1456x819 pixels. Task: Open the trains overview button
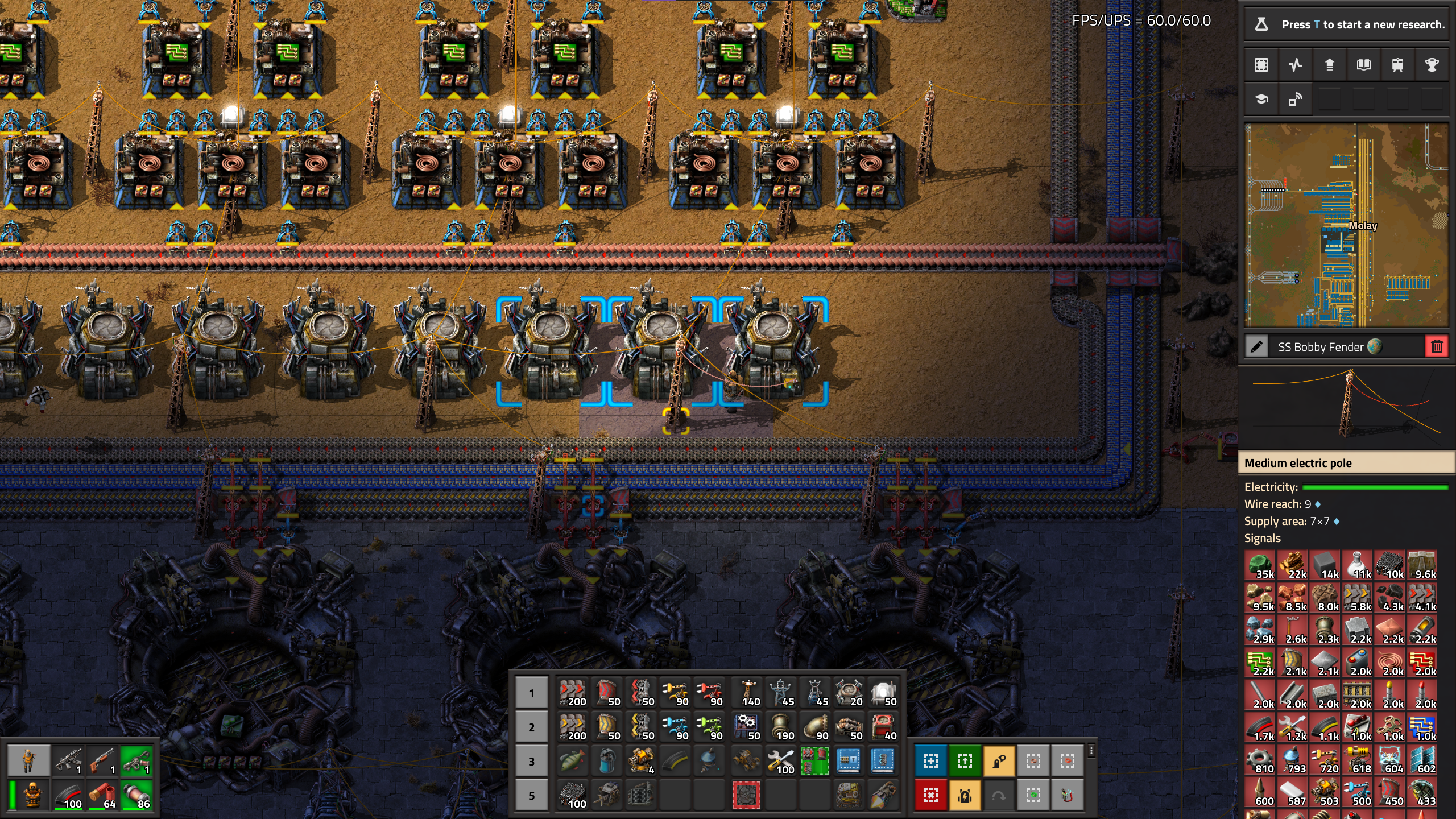1397,65
